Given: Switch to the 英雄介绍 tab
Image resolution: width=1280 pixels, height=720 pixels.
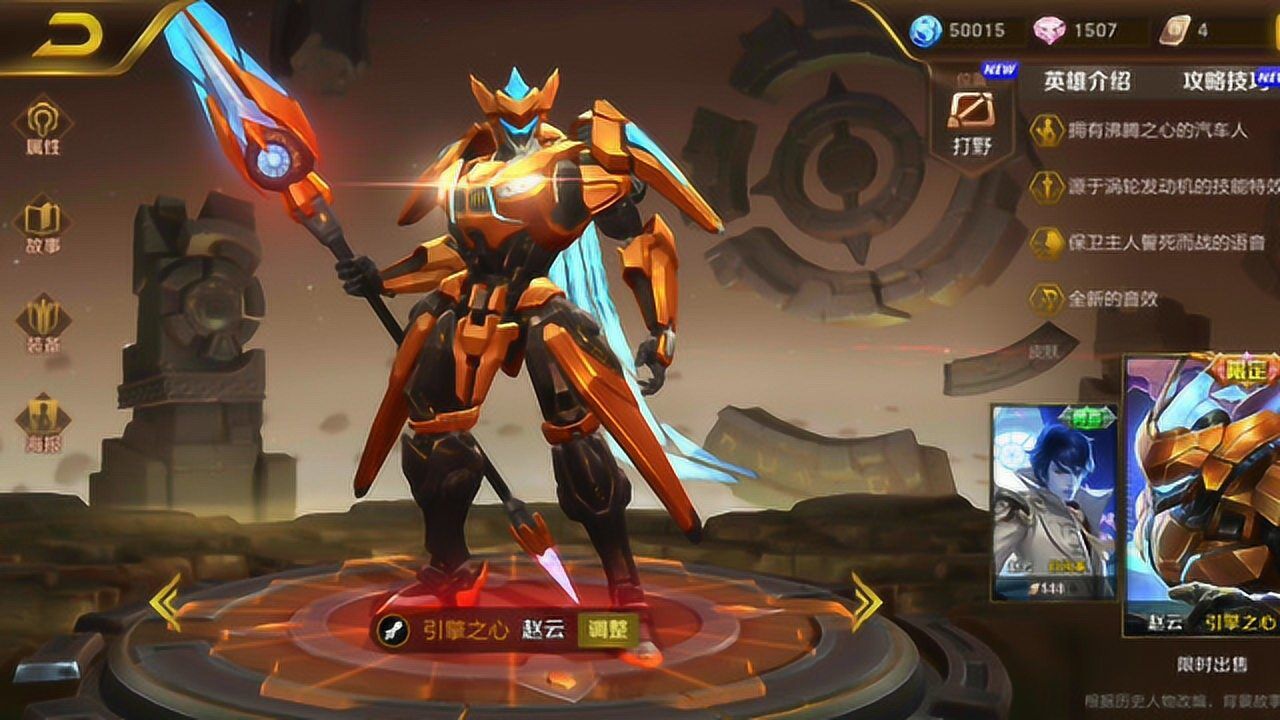Looking at the screenshot, I should (1087, 81).
